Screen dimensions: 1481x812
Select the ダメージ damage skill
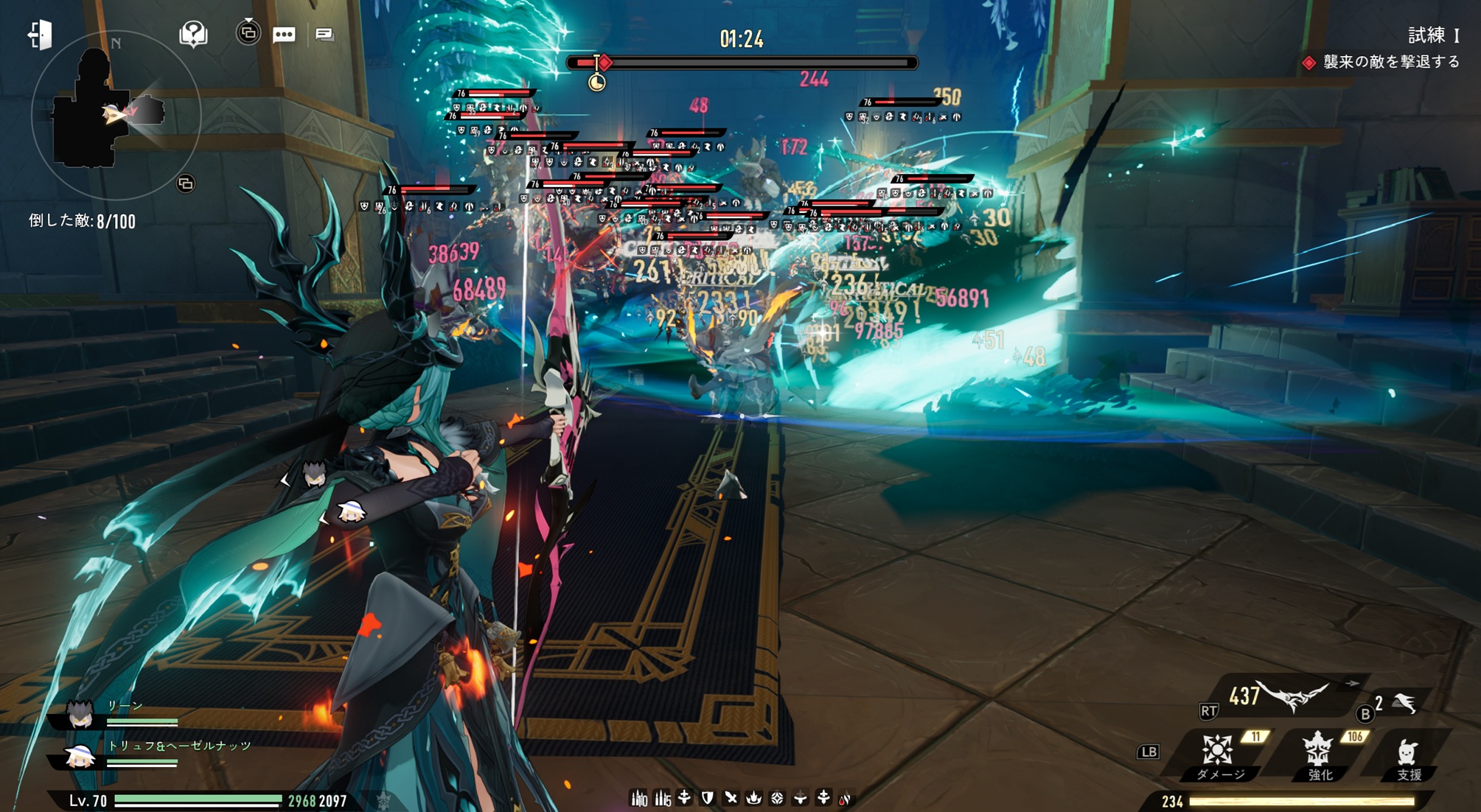pyautogui.click(x=1218, y=752)
